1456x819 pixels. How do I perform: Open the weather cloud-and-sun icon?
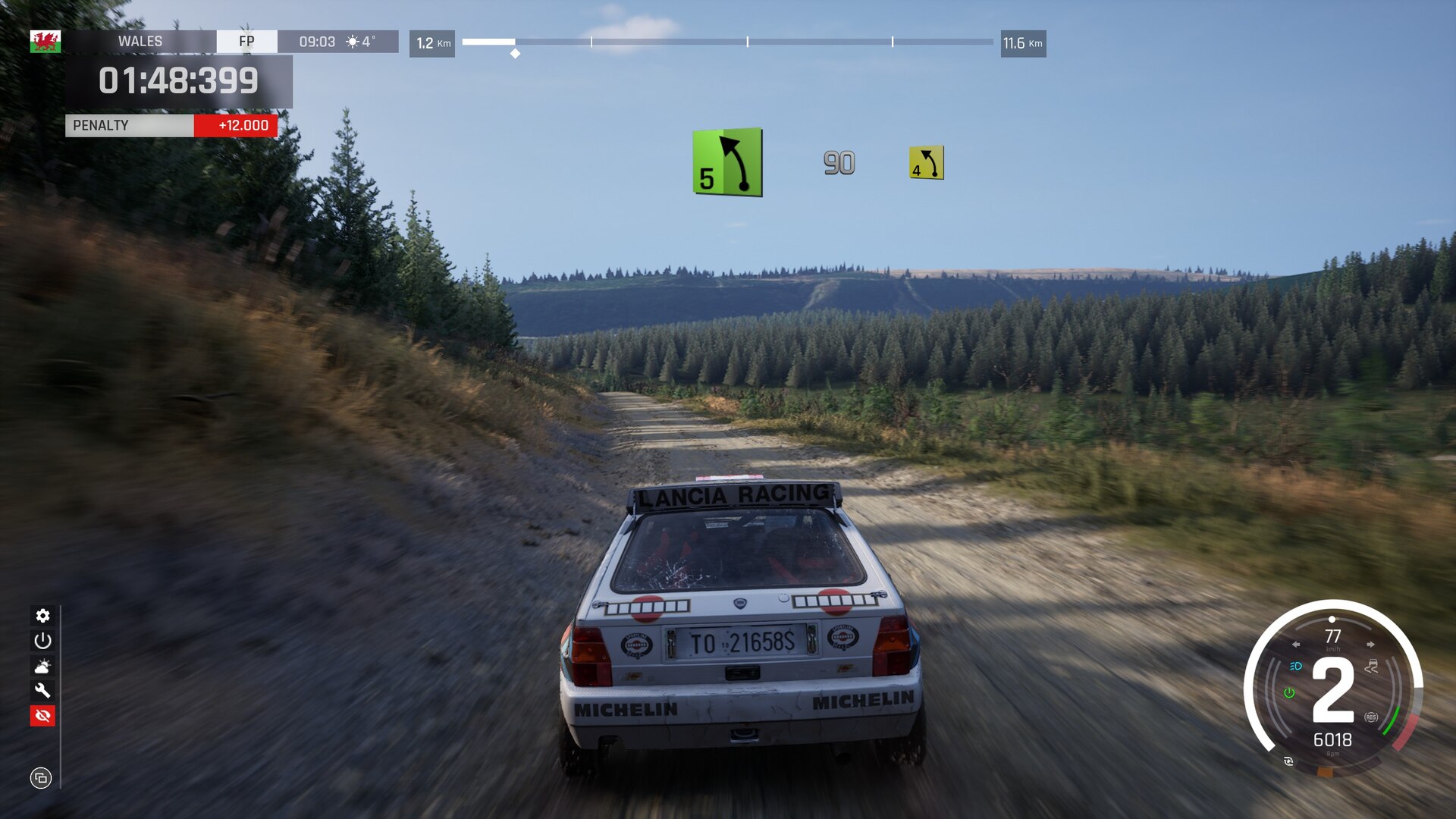(x=42, y=666)
